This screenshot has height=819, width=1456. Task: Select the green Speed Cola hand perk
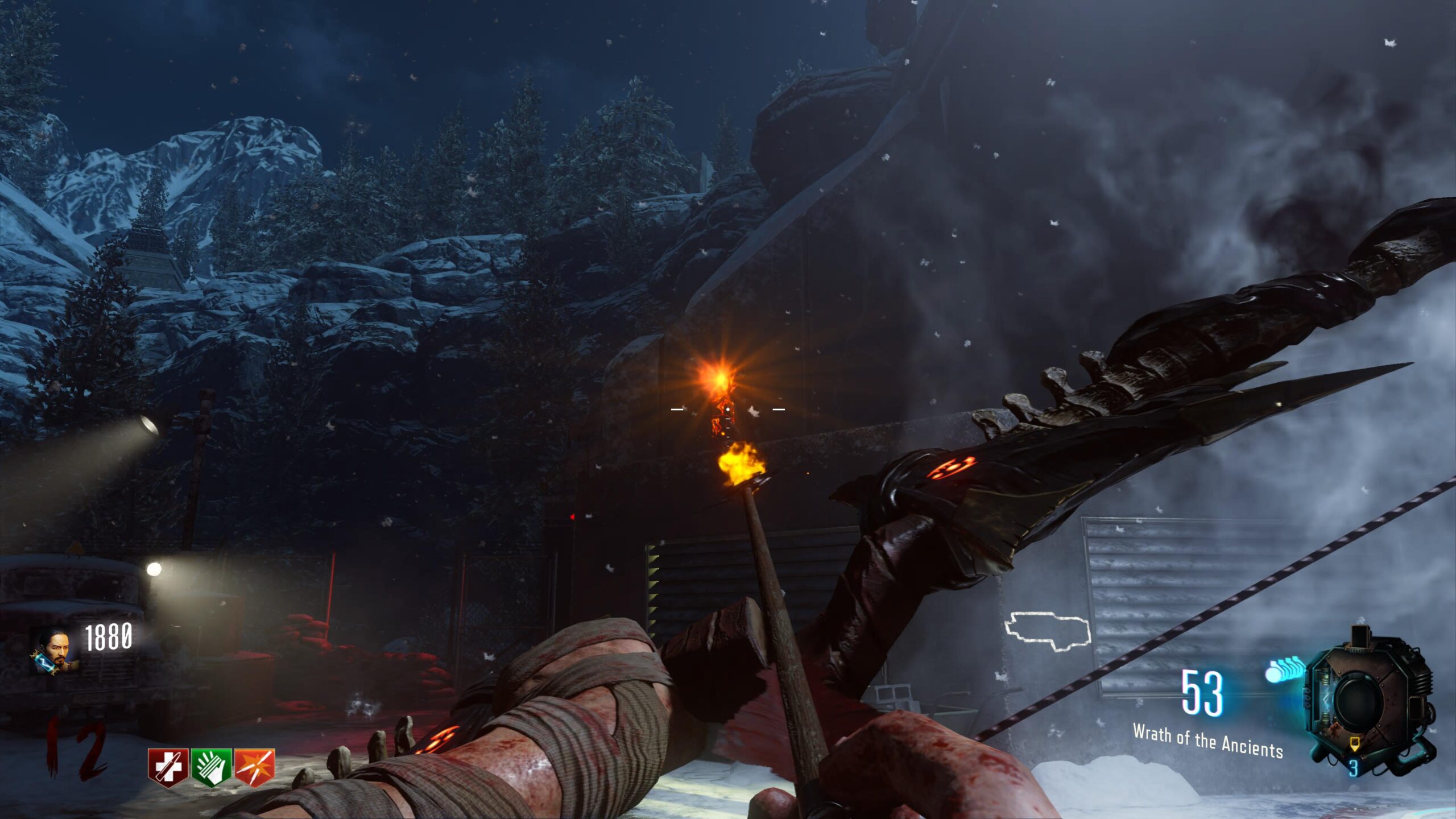tap(211, 767)
